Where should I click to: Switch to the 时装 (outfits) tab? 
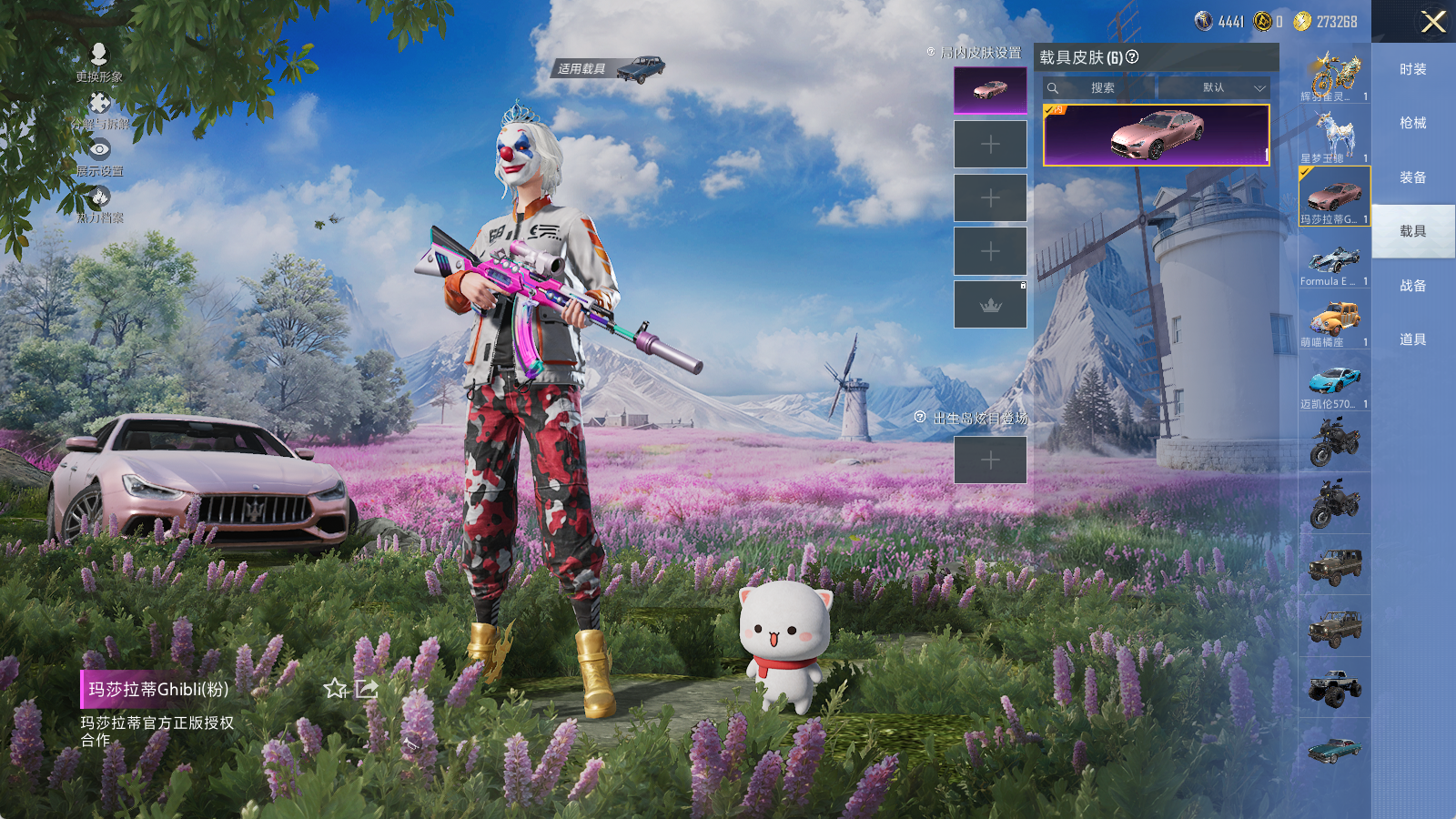point(1412,69)
